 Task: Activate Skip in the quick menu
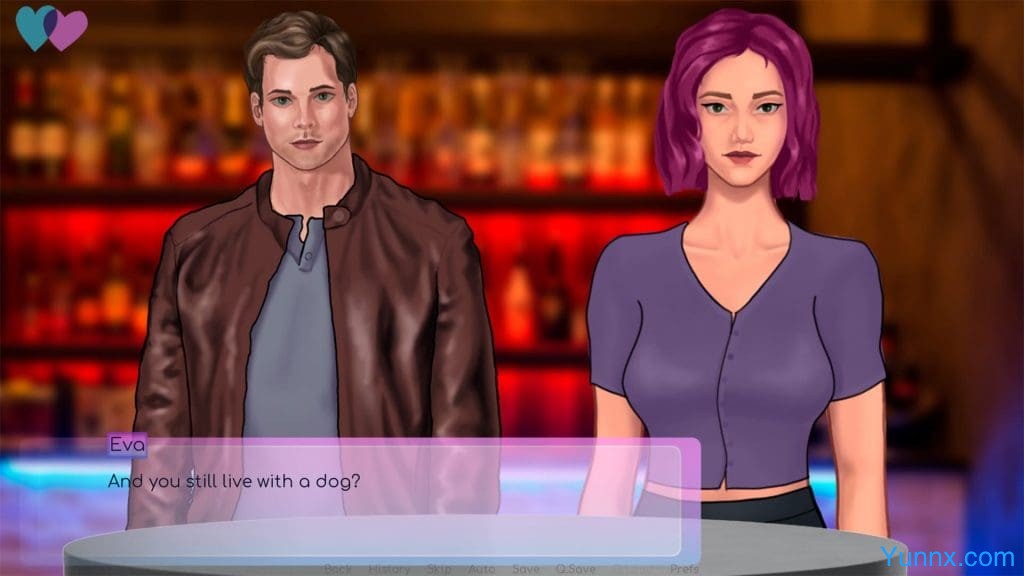point(438,569)
